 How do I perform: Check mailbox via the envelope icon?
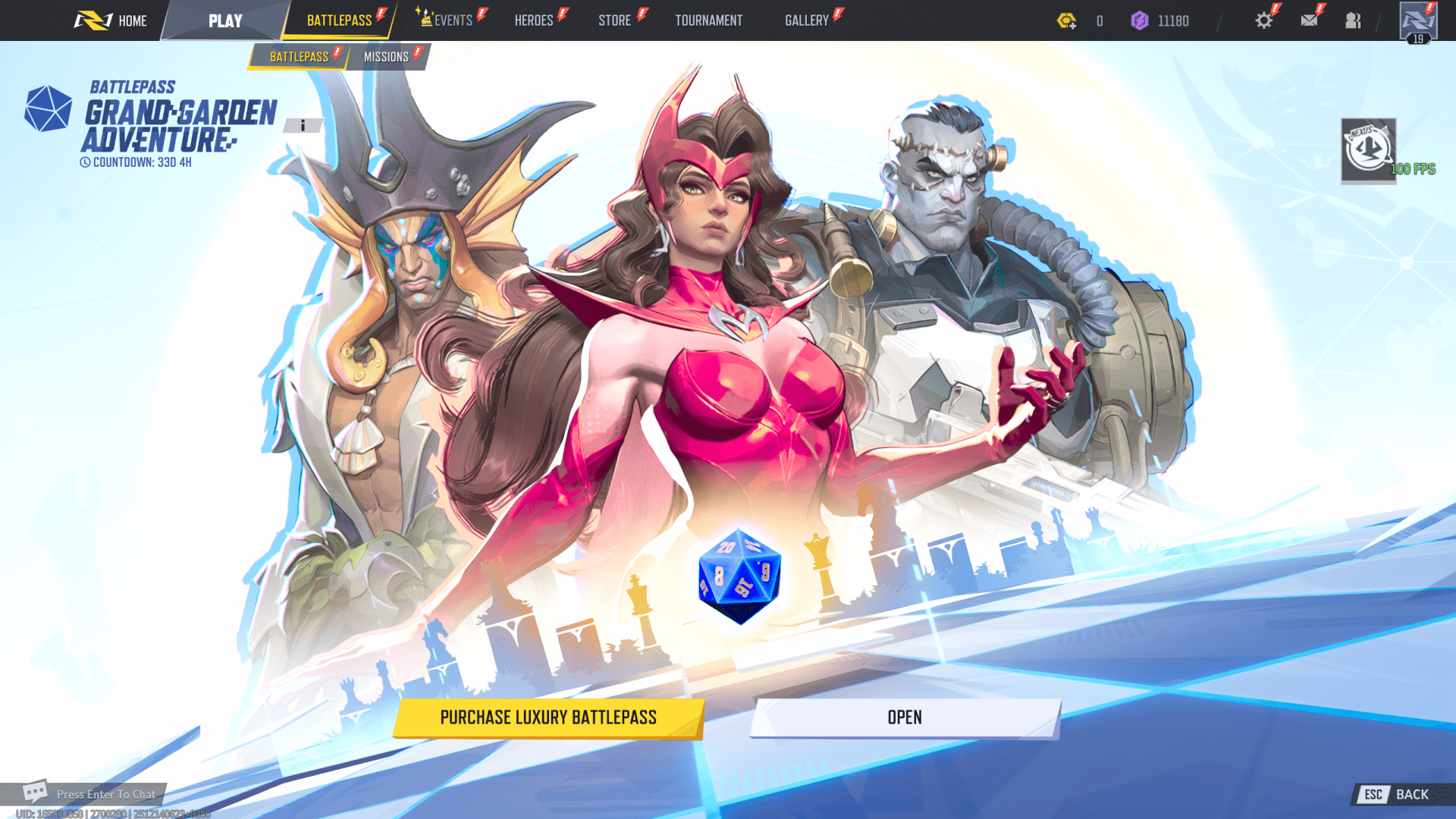click(x=1308, y=20)
